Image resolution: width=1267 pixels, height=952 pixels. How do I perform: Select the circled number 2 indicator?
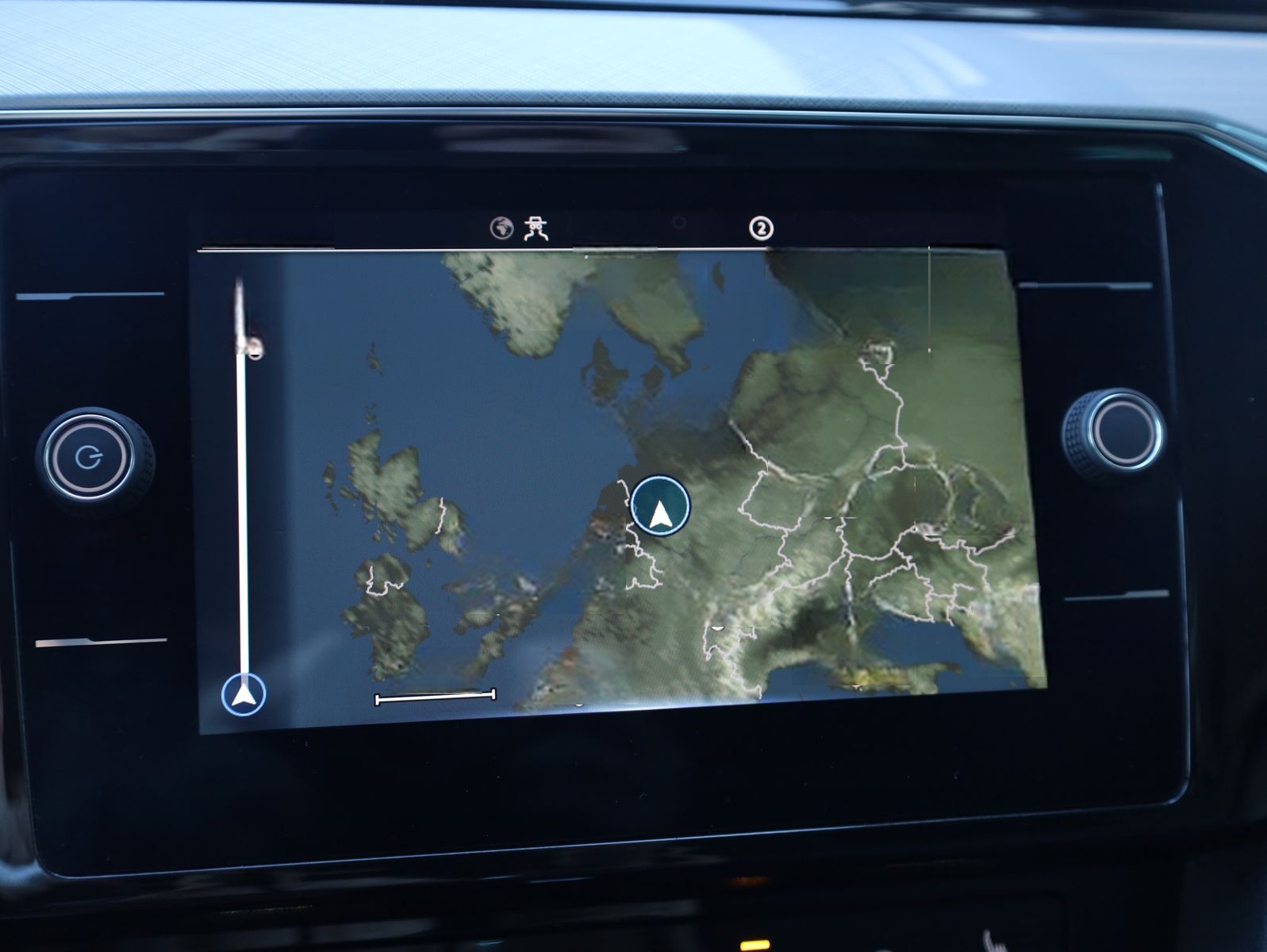761,228
